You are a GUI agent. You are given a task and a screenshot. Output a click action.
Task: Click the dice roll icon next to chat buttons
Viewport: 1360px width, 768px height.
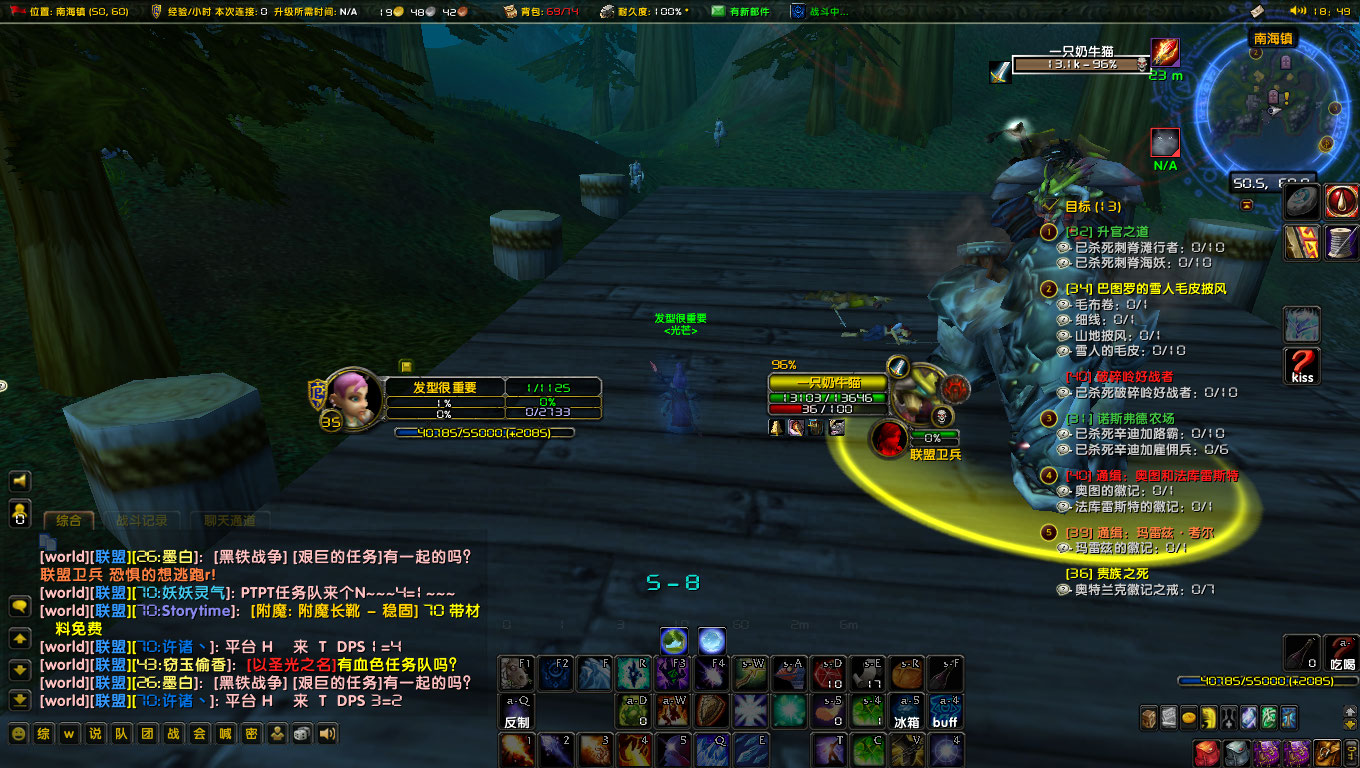pos(301,733)
